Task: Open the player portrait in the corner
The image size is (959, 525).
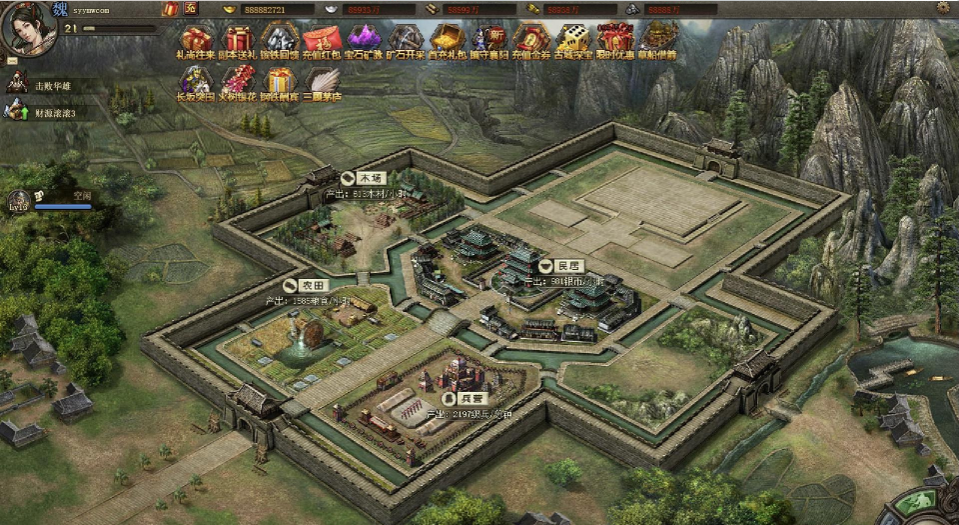Action: pyautogui.click(x=27, y=29)
